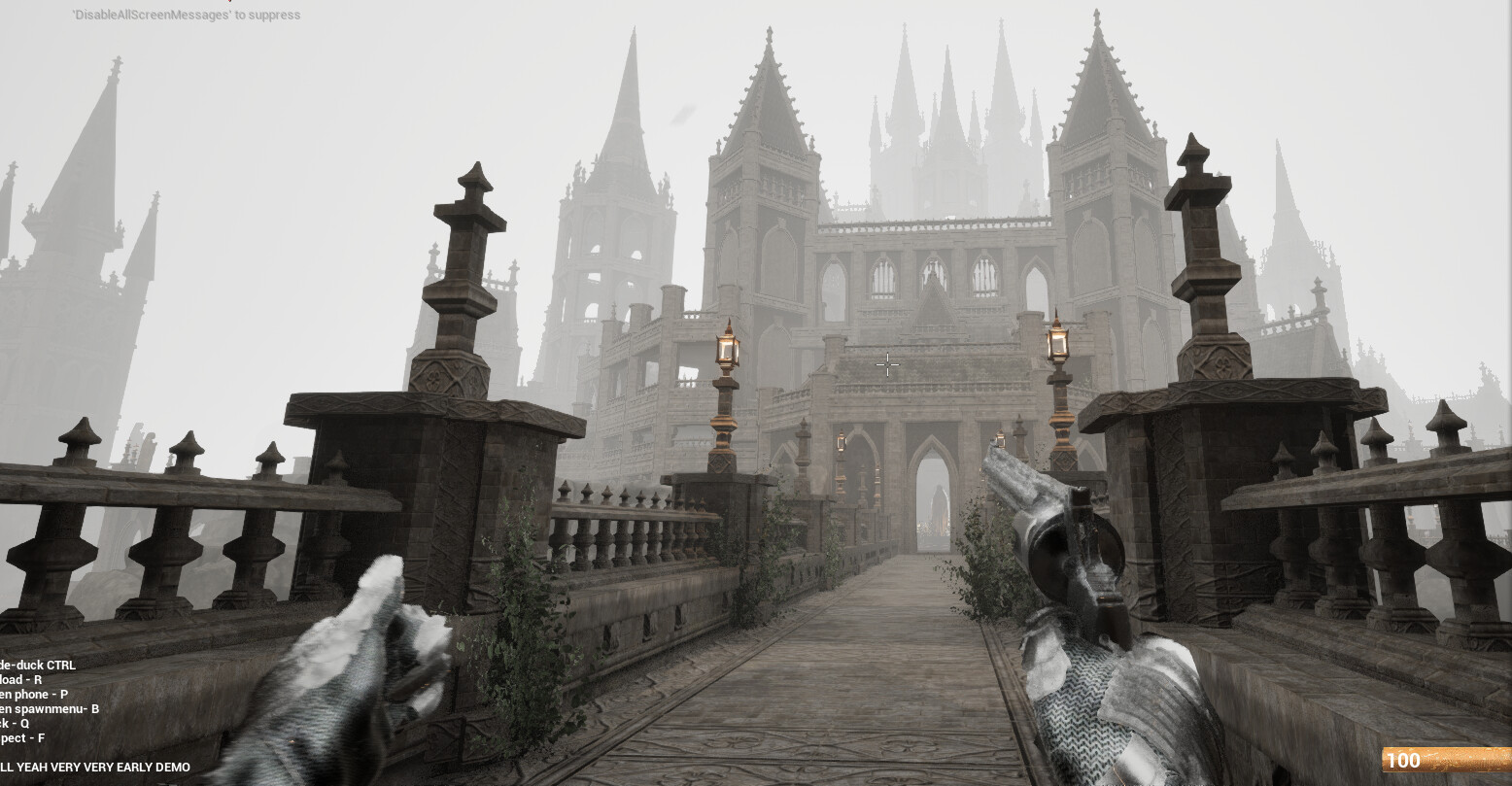This screenshot has height=786, width=1512.
Task: Select the left bridge lantern
Action: pos(728,347)
